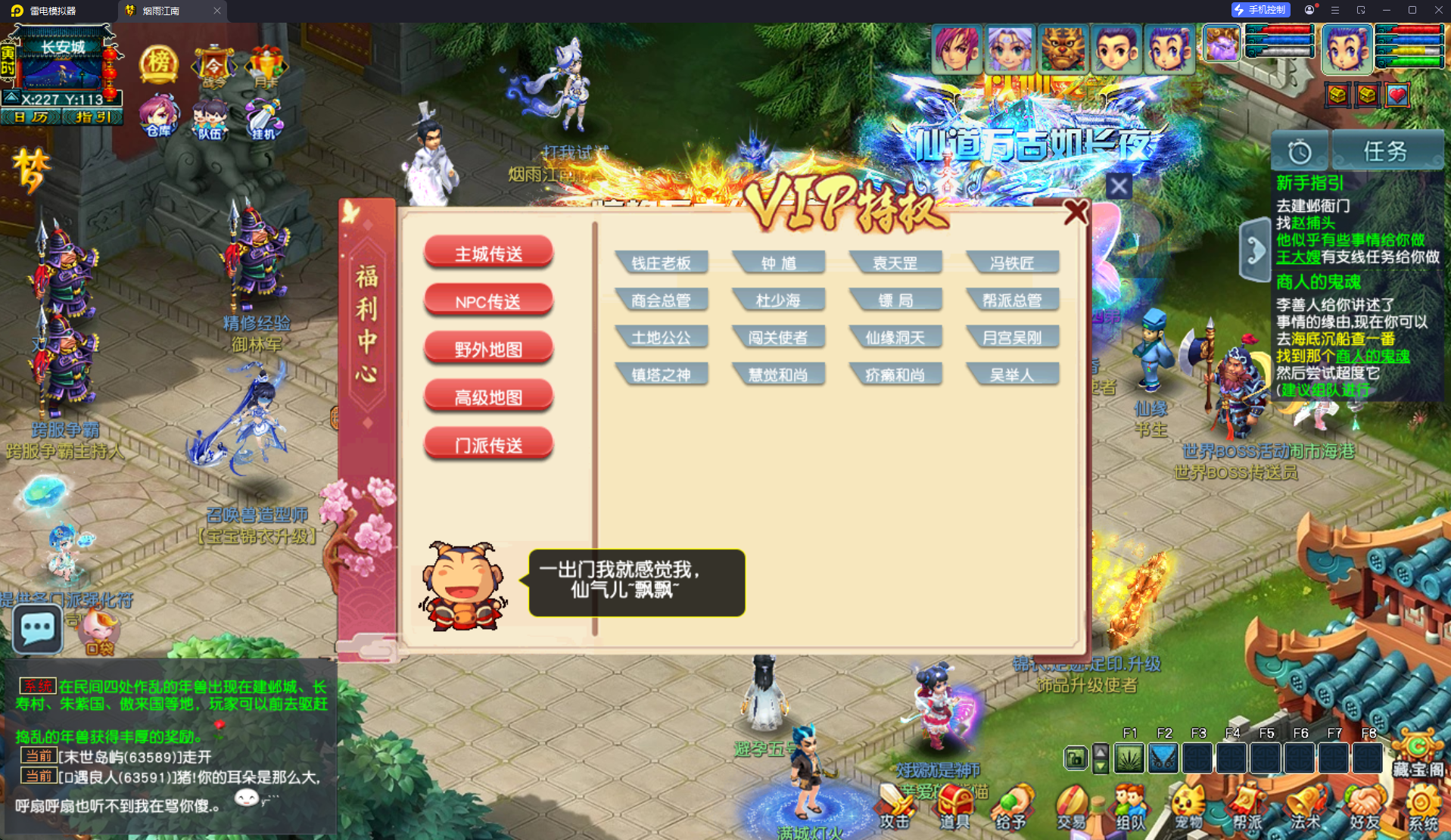Toggle the quest alarm clock timer

(1299, 151)
